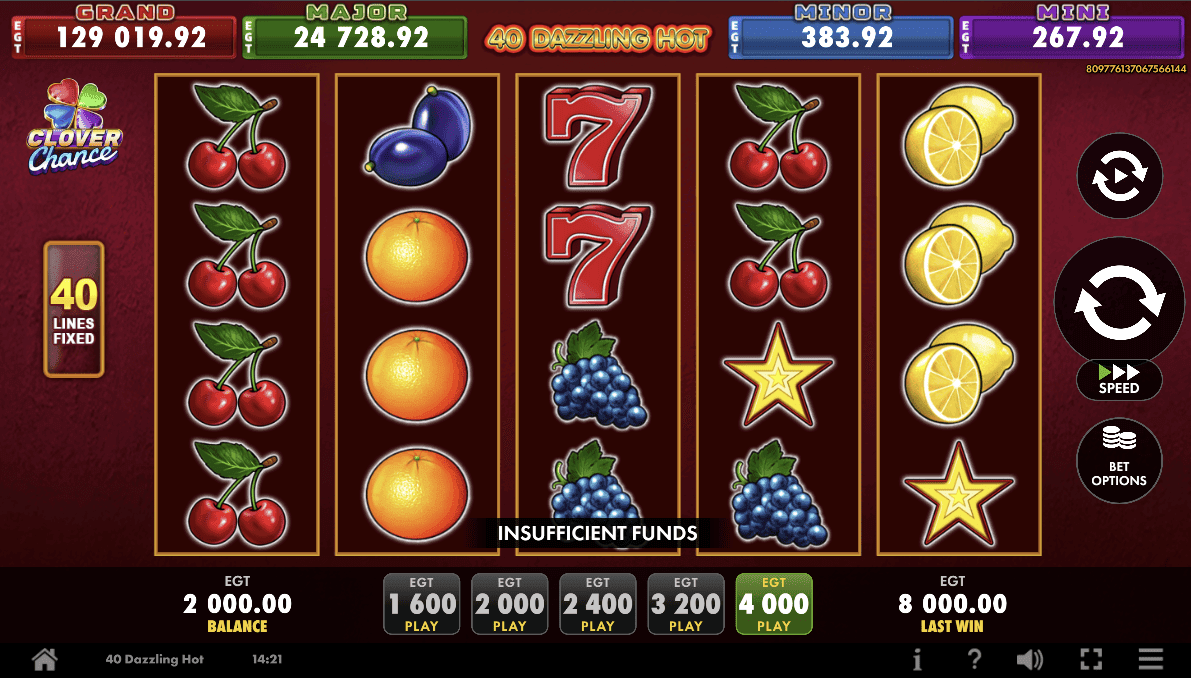
Task: Click the 40 Lines Fixed panel
Action: [x=74, y=309]
